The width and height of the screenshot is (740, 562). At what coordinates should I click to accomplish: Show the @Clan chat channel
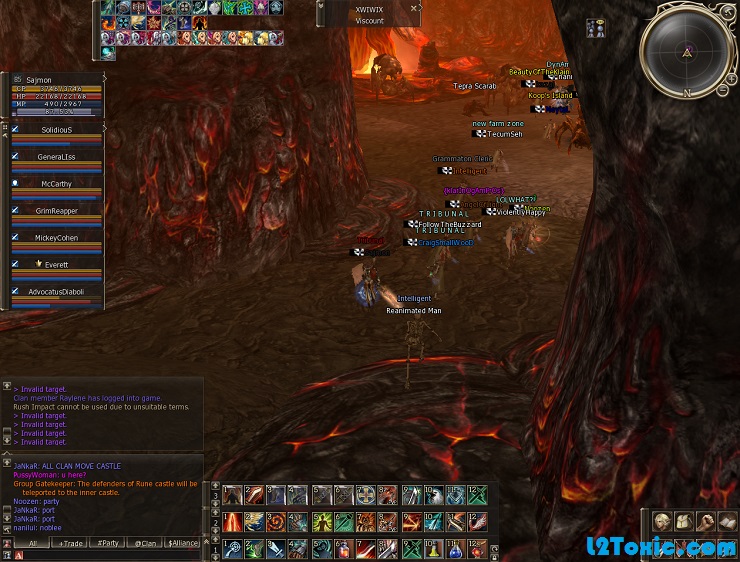click(146, 543)
